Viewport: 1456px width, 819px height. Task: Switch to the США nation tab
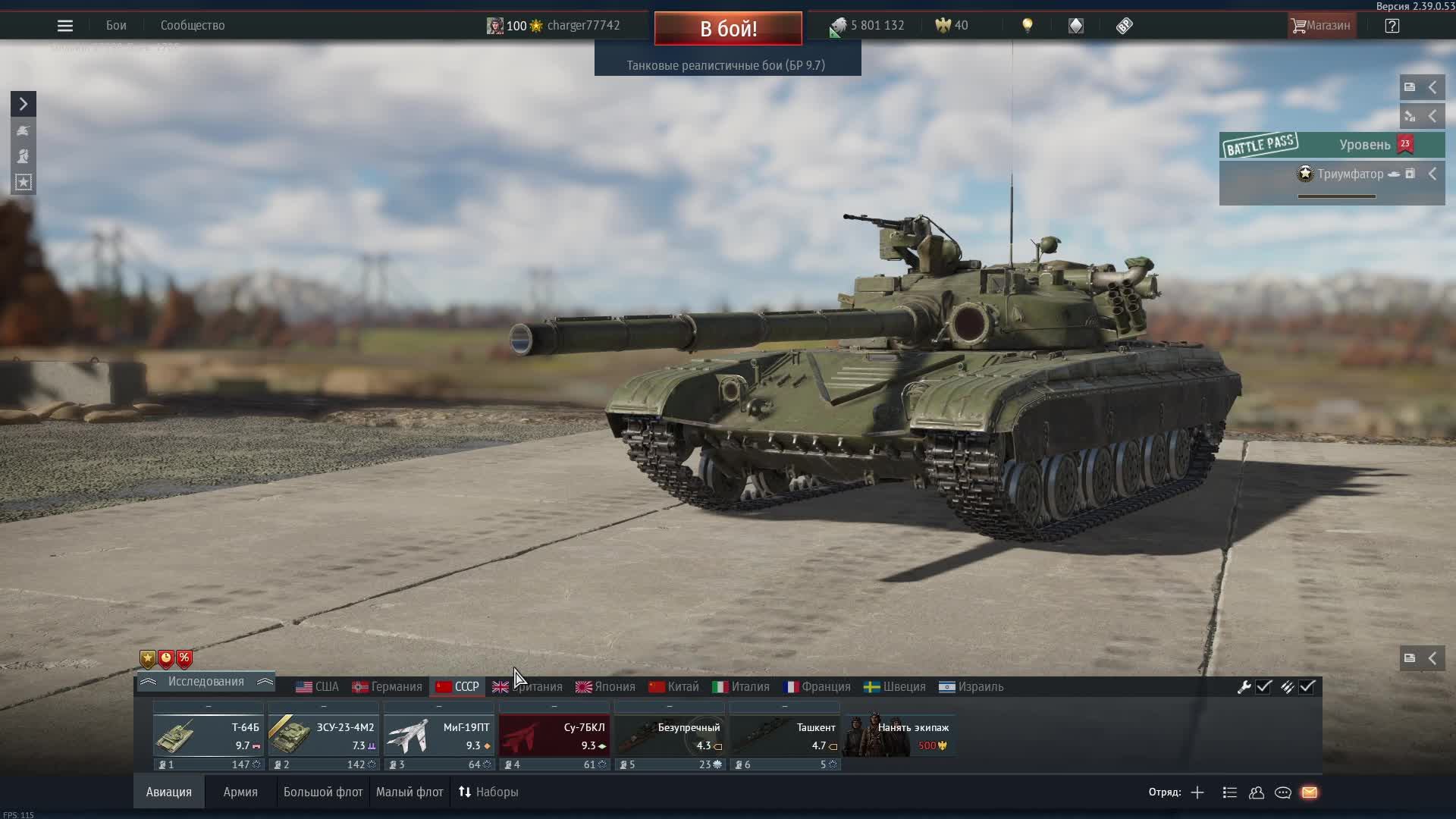click(318, 687)
